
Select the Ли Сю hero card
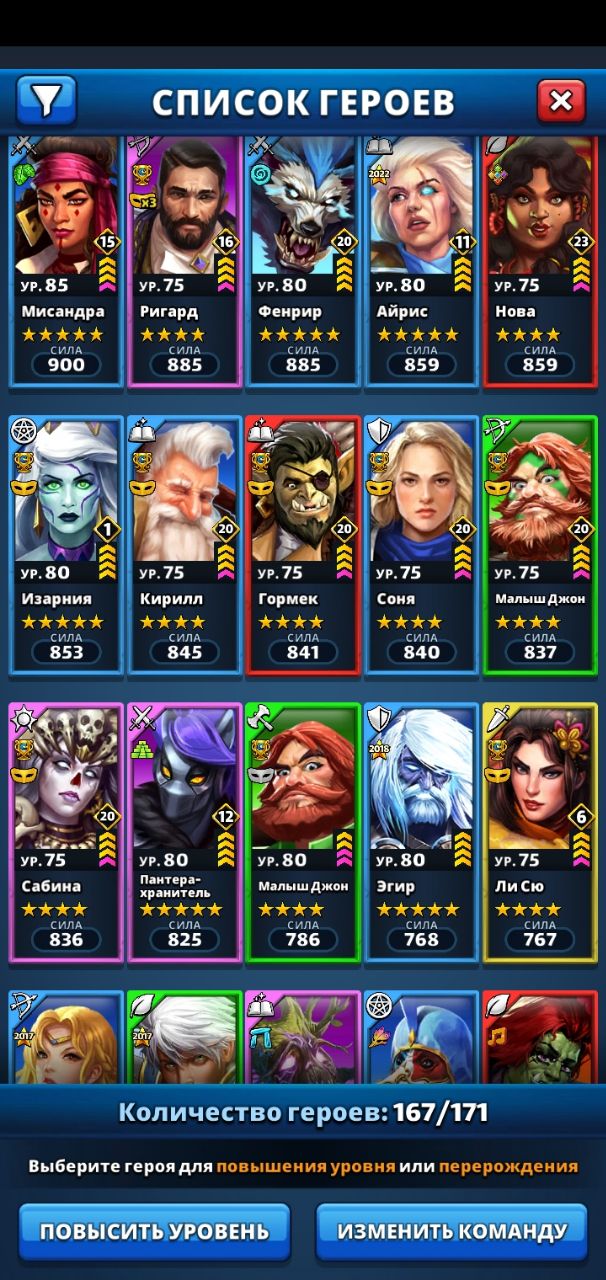[540, 832]
